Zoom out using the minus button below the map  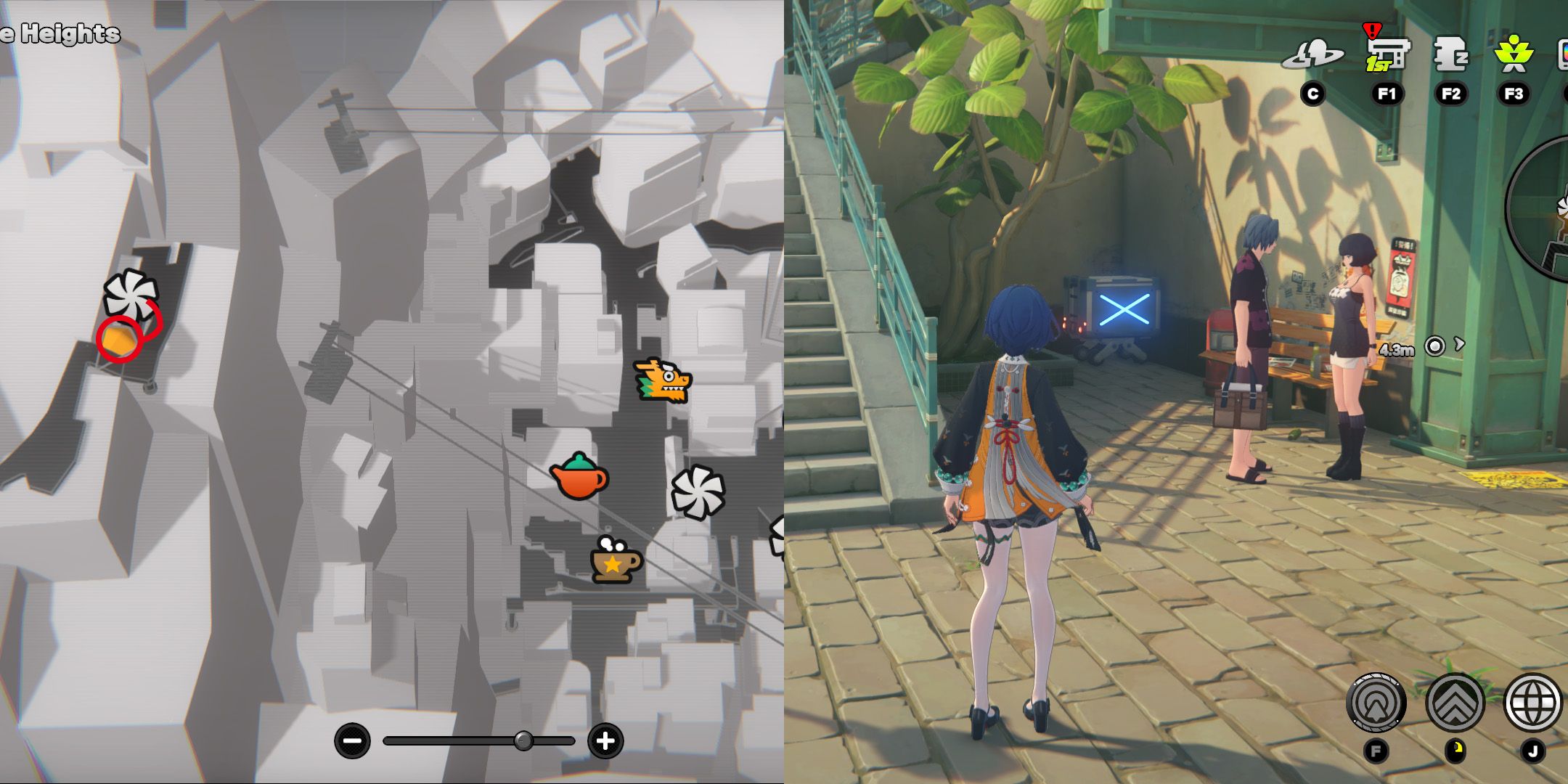click(x=354, y=740)
